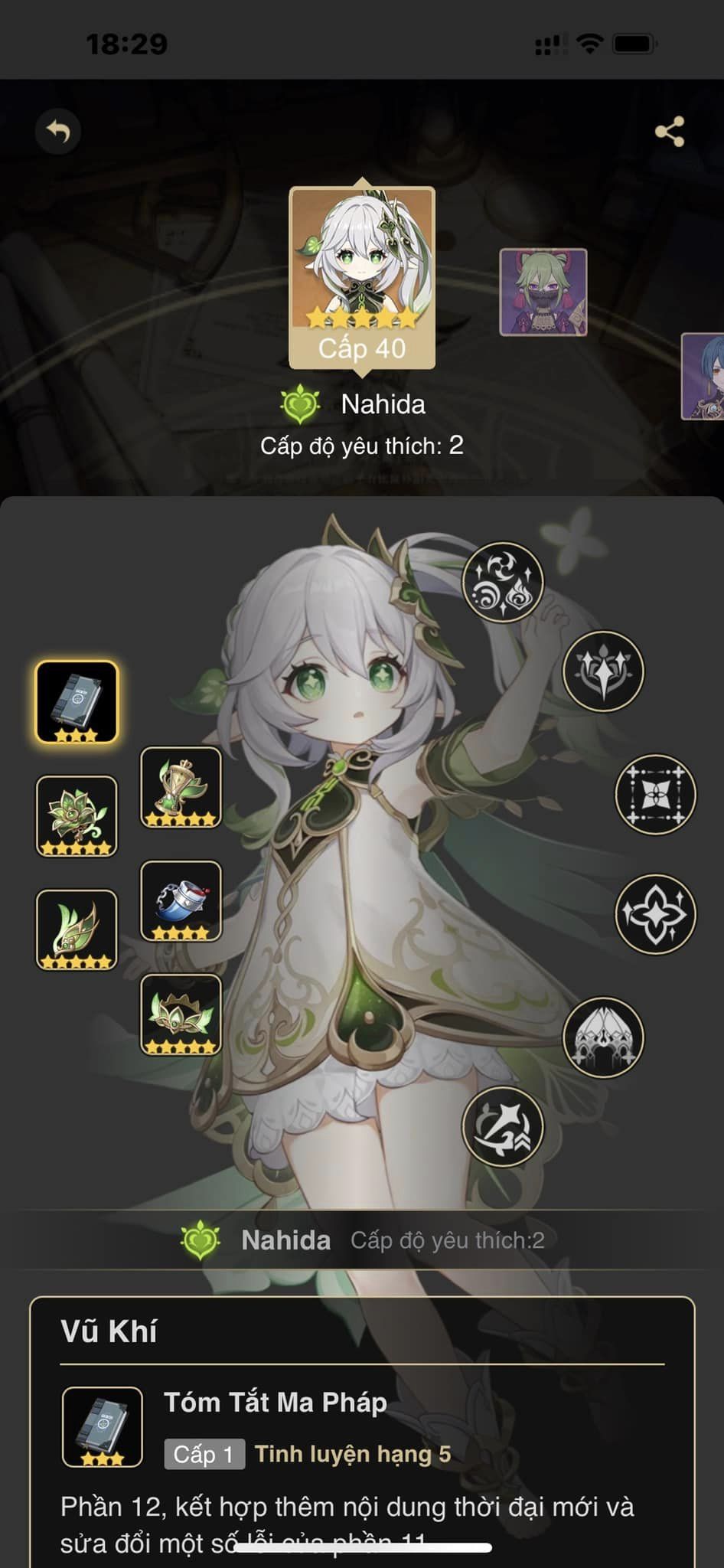This screenshot has height=1568, width=724.
Task: View the square-framed flower constellation node
Action: [656, 794]
